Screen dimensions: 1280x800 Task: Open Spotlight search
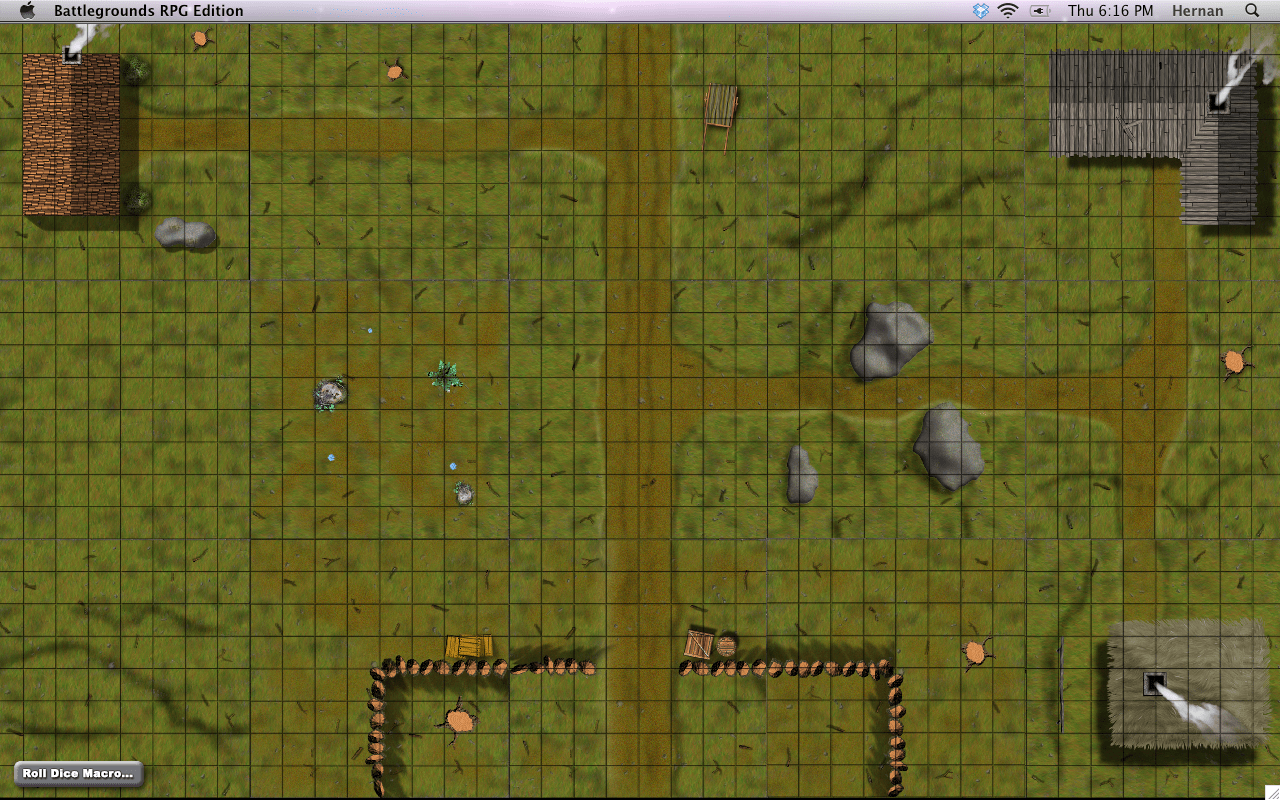(x=1251, y=10)
